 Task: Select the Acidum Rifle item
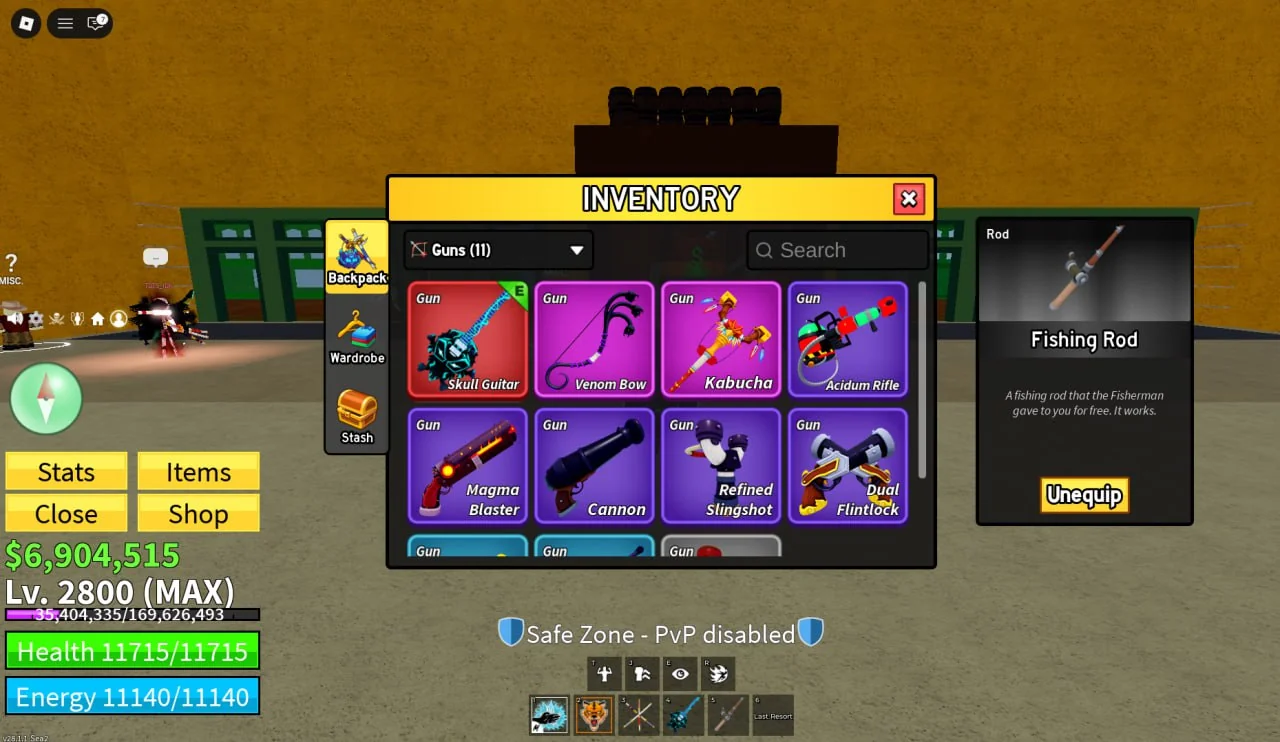tap(848, 340)
